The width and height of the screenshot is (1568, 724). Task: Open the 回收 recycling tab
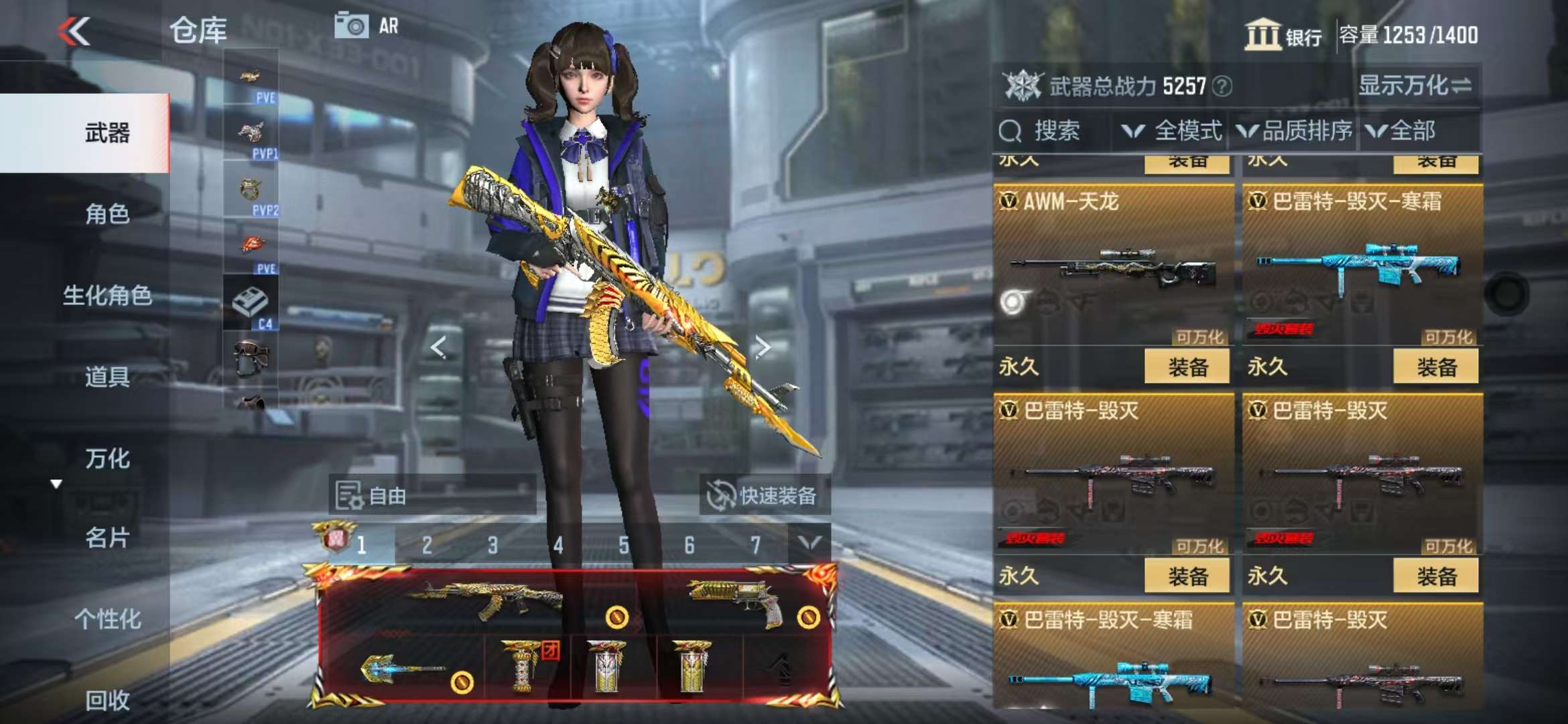point(107,700)
